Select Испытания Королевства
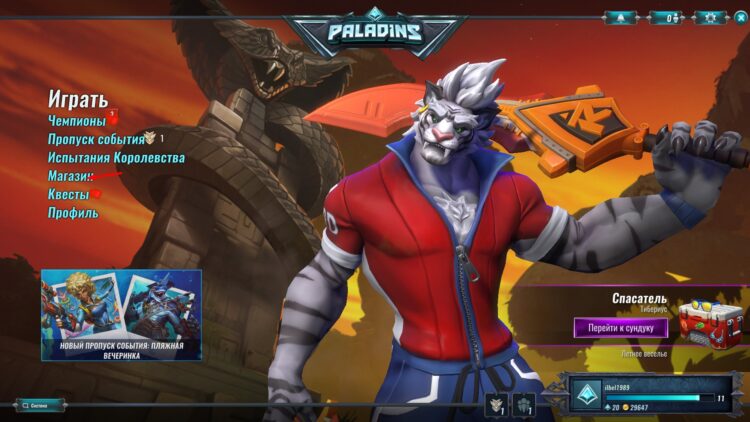The width and height of the screenshot is (750, 422). click(116, 158)
